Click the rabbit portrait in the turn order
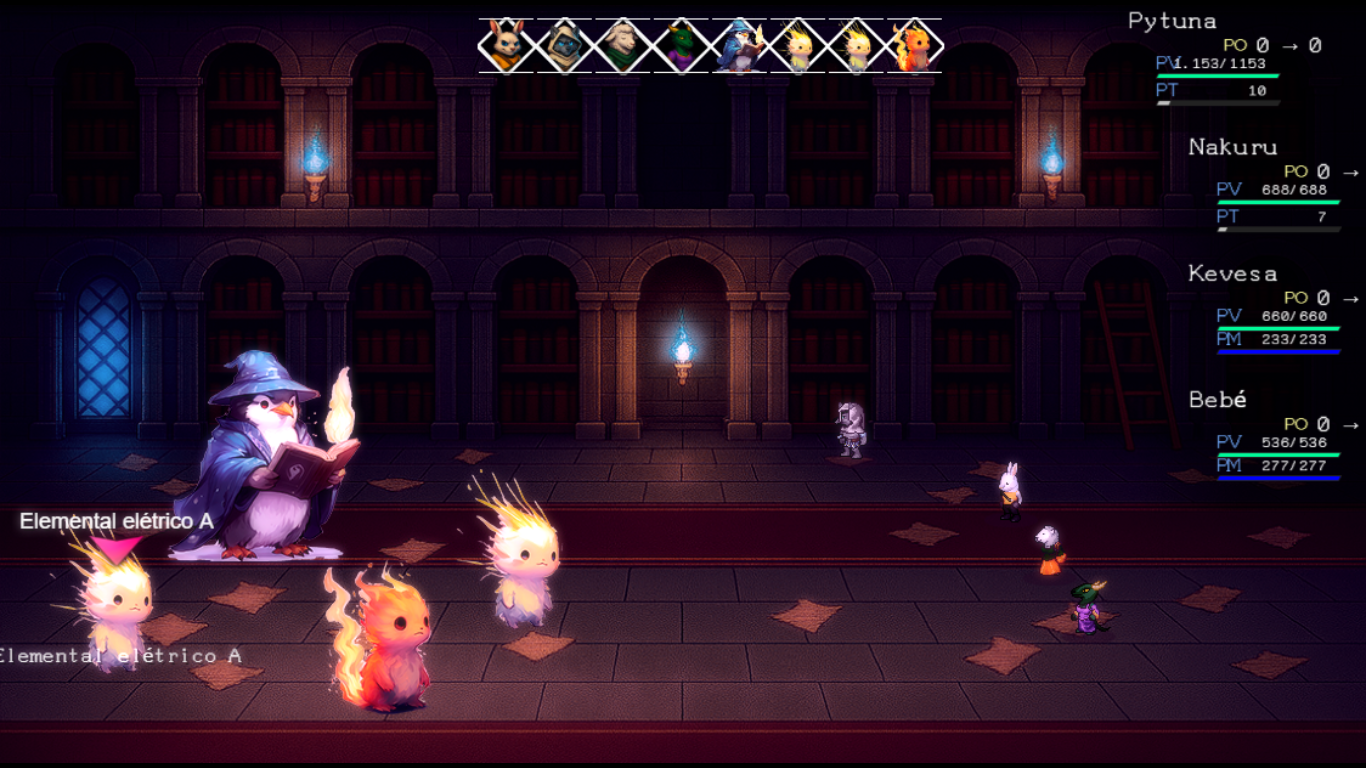The height and width of the screenshot is (768, 1366). pos(506,46)
